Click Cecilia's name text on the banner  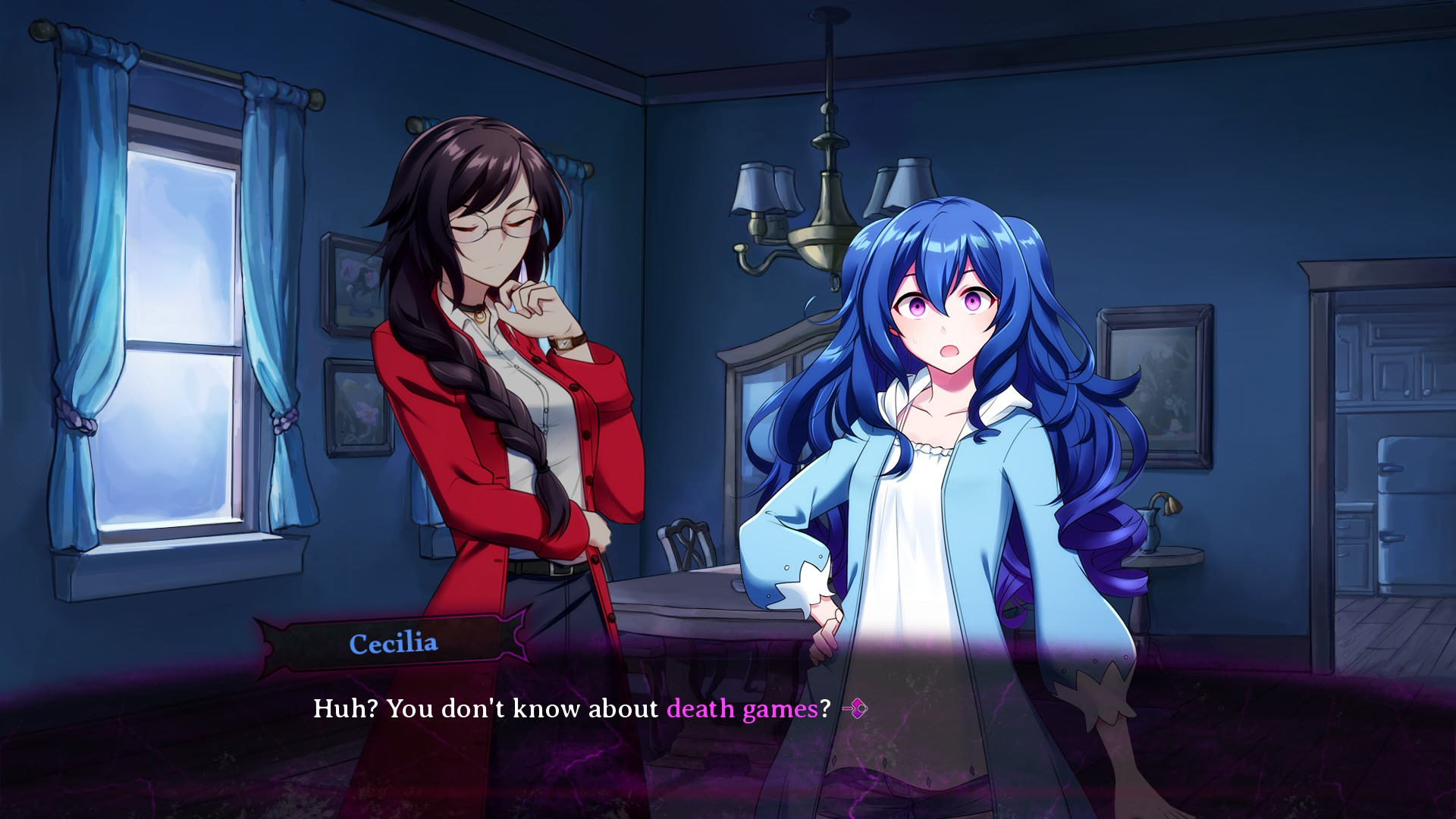coord(394,644)
